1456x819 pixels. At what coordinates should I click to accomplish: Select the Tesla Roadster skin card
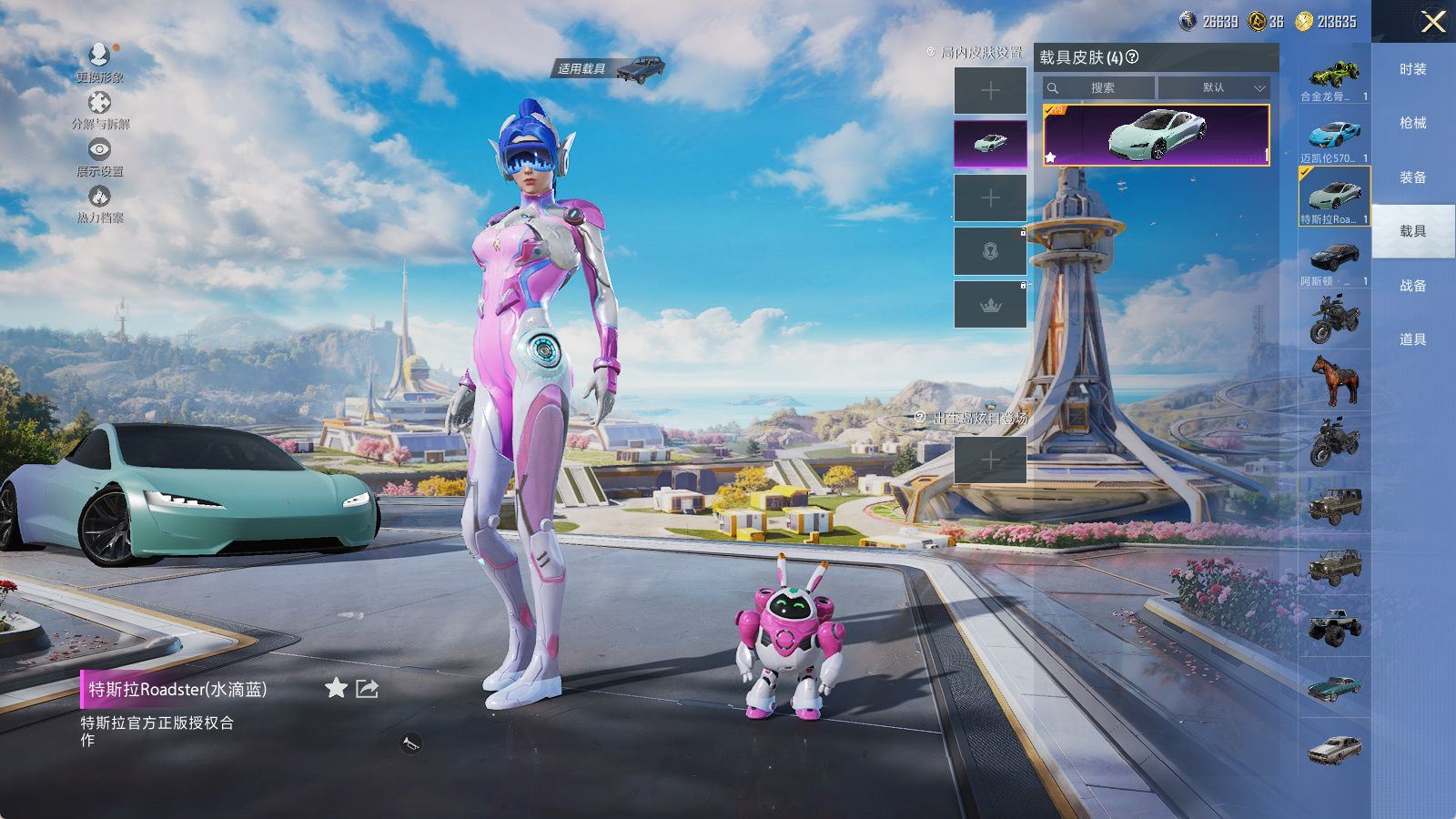pos(1156,135)
